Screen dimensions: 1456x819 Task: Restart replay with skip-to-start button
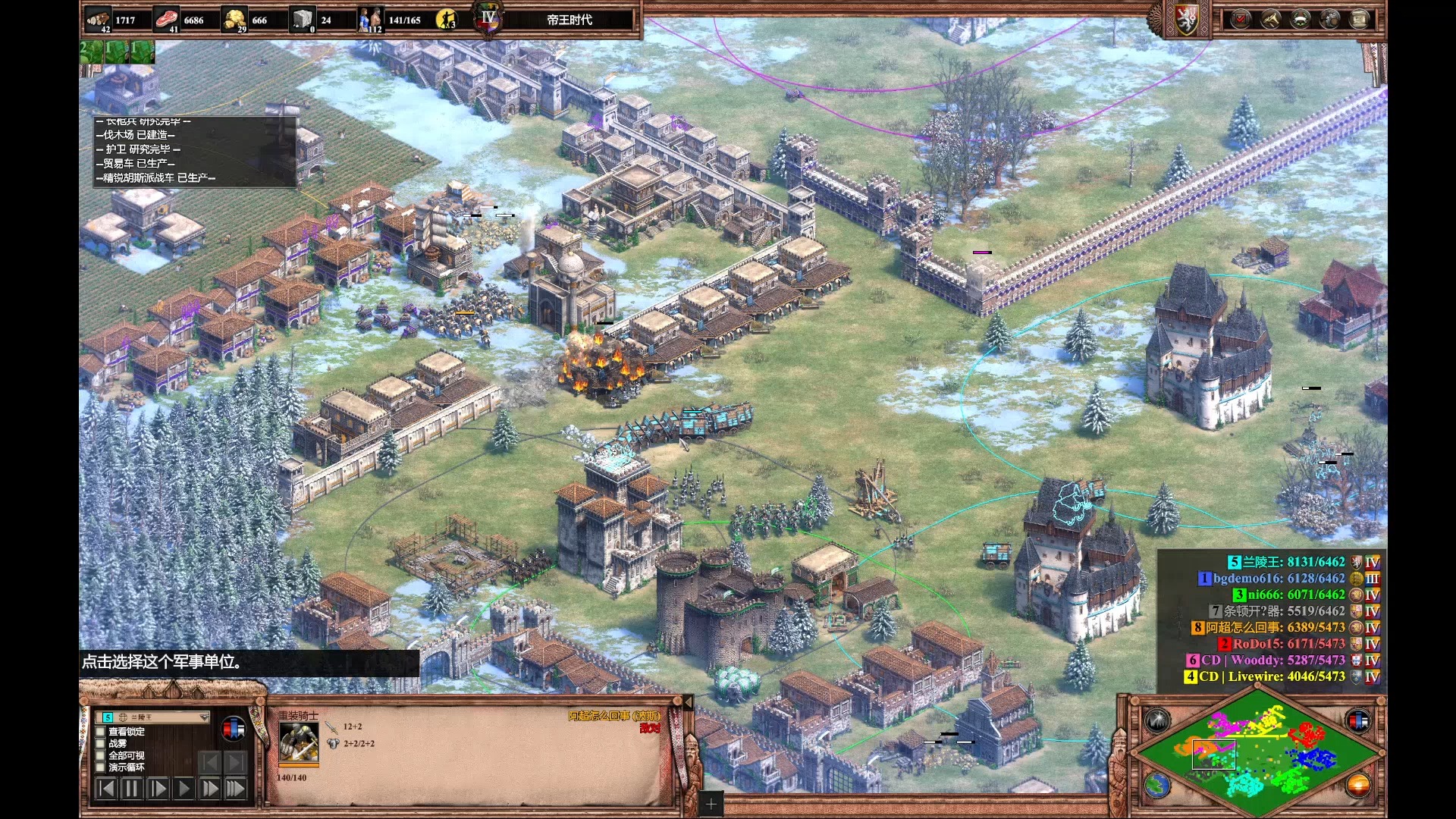tap(106, 789)
